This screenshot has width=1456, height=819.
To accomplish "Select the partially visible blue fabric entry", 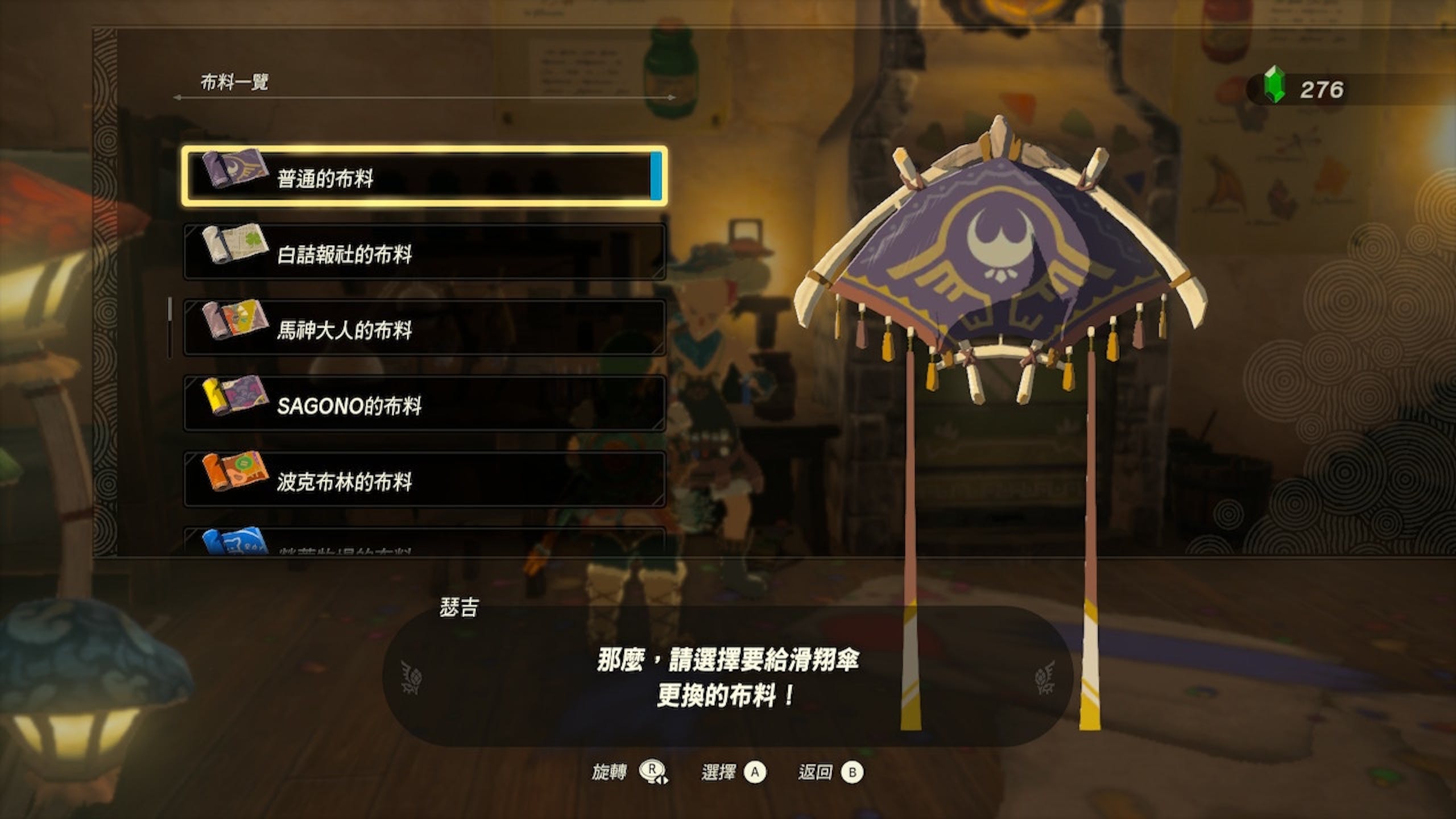I will point(424,543).
